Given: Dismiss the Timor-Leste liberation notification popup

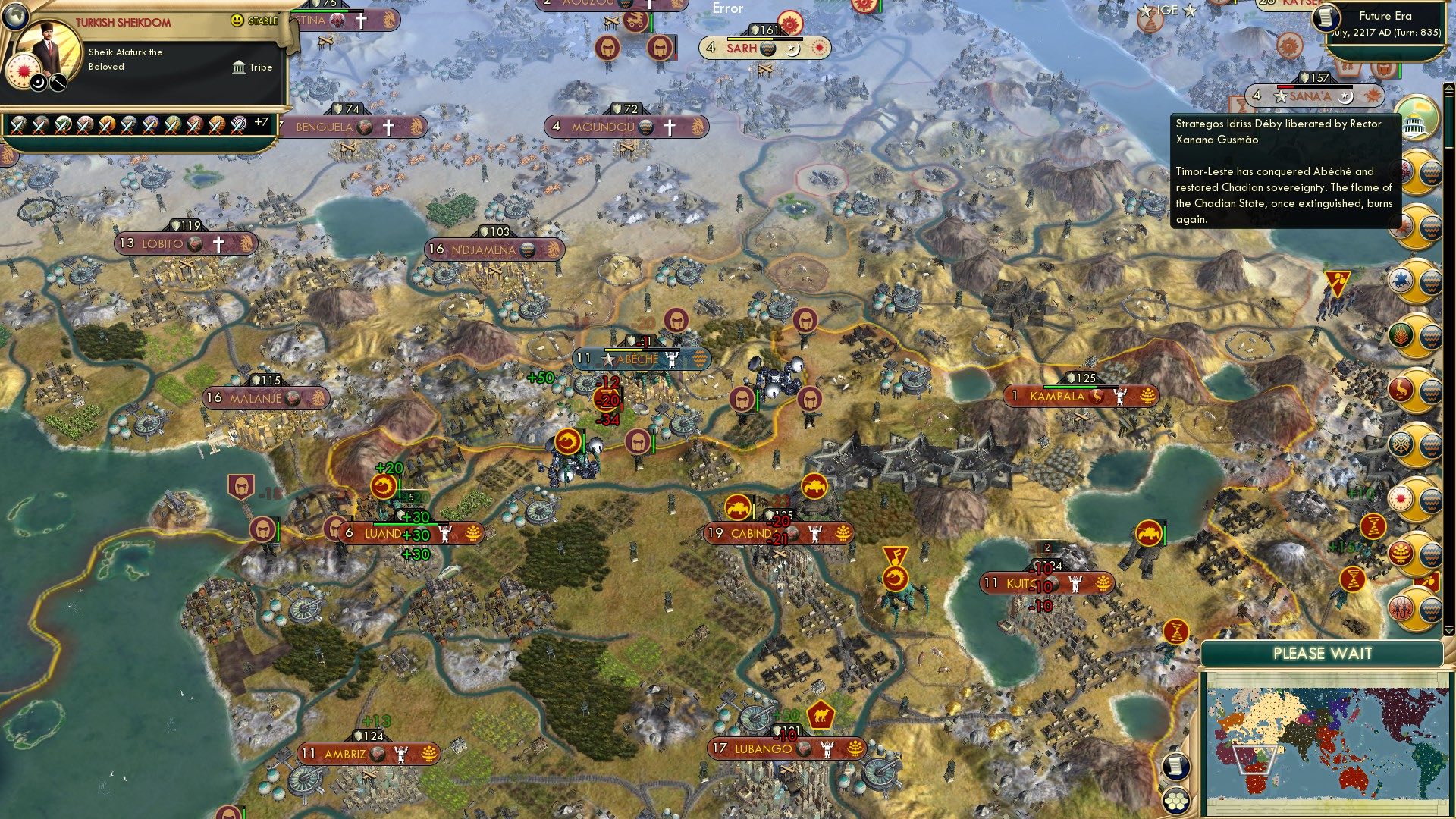Looking at the screenshot, I should pos(1279,174).
